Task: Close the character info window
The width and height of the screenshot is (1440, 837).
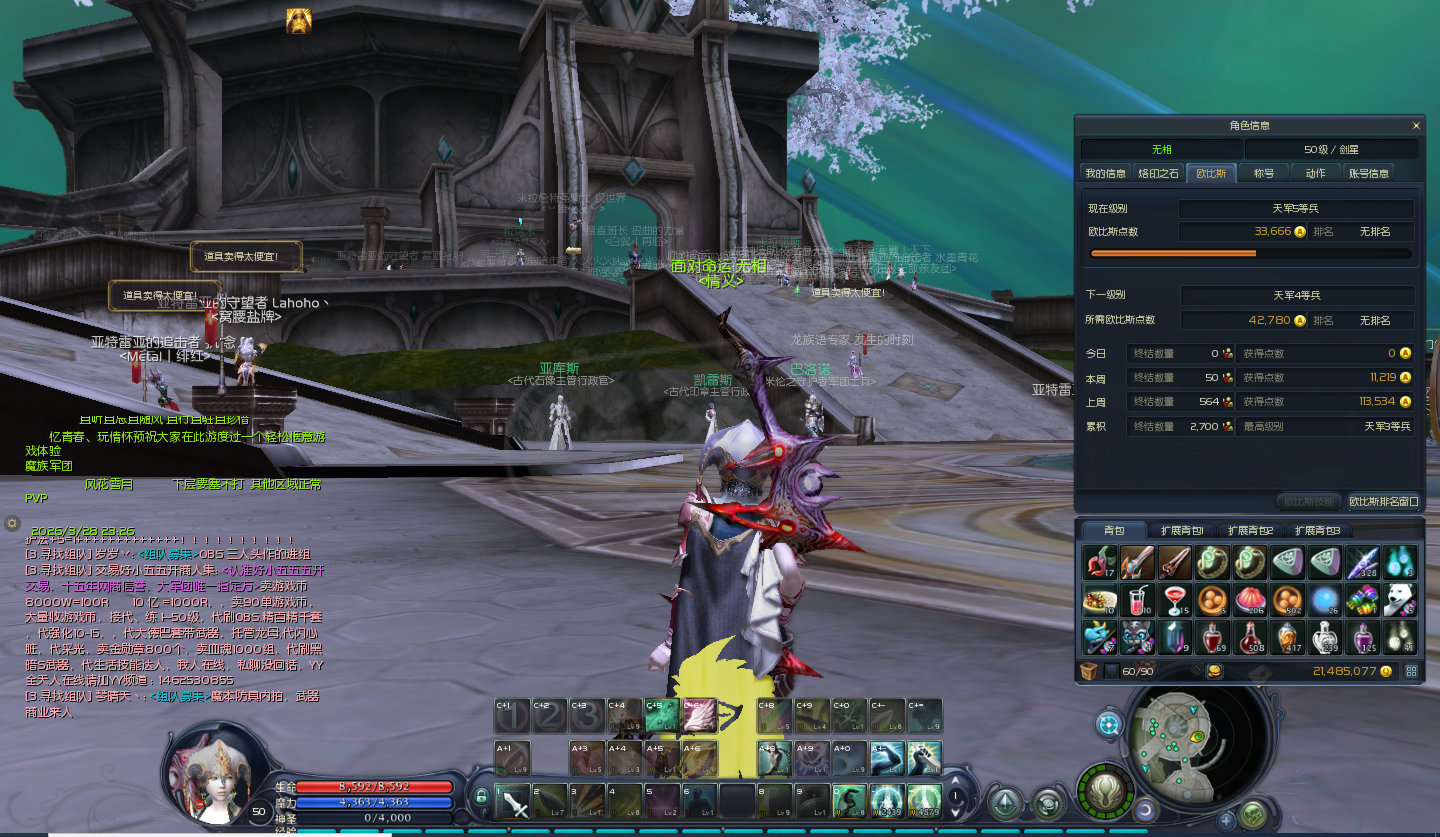Action: [1416, 126]
